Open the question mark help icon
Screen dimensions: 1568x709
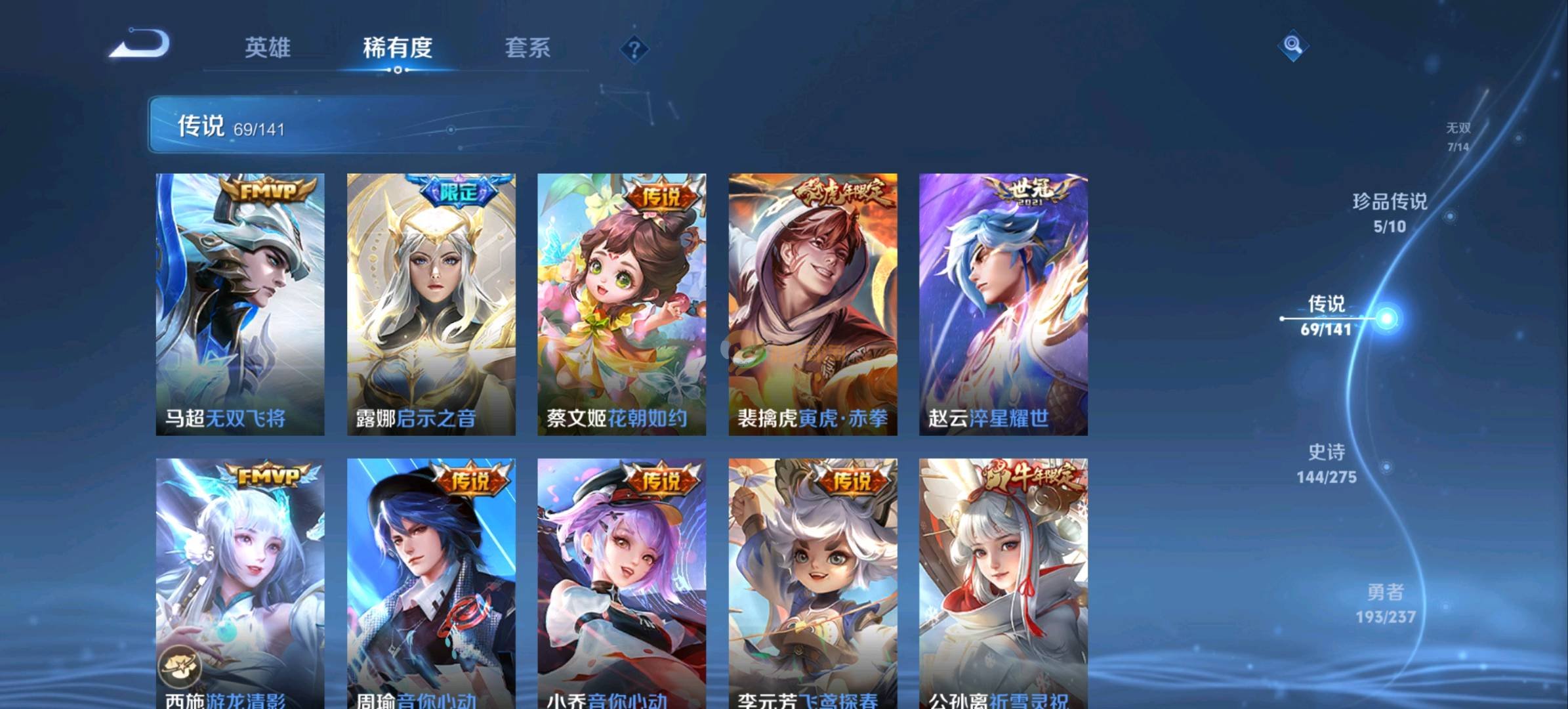(634, 49)
